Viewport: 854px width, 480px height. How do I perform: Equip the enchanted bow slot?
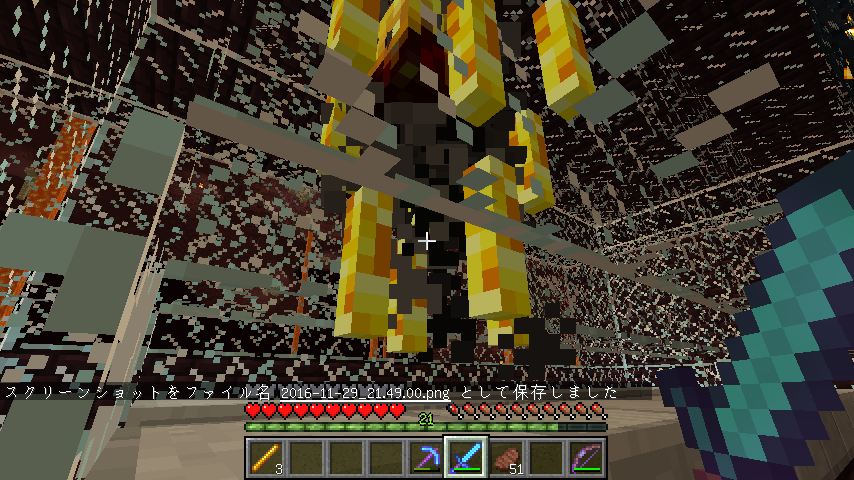pyautogui.click(x=586, y=459)
